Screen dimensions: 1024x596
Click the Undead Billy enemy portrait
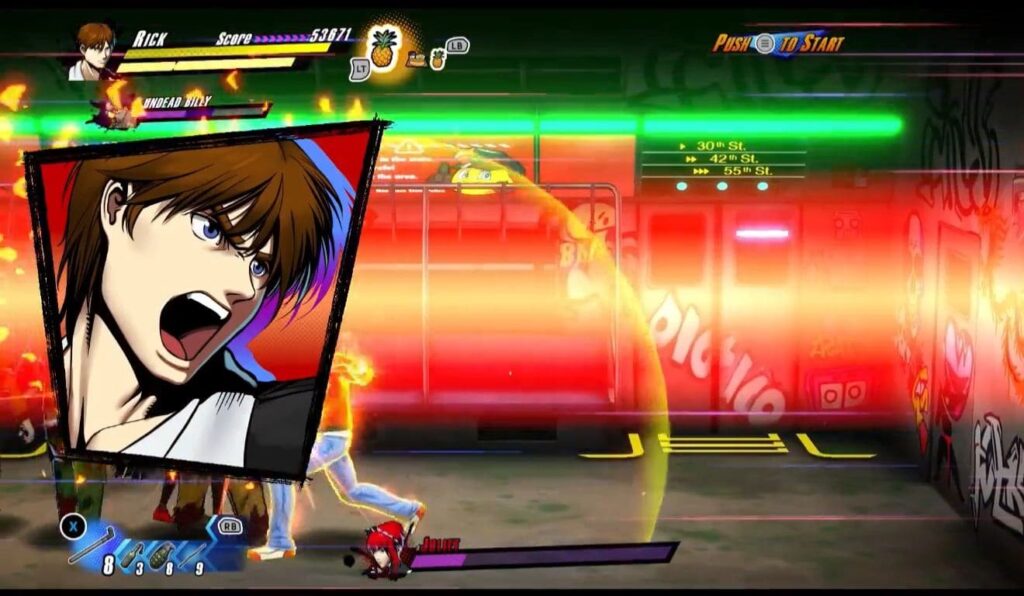pyautogui.click(x=118, y=110)
